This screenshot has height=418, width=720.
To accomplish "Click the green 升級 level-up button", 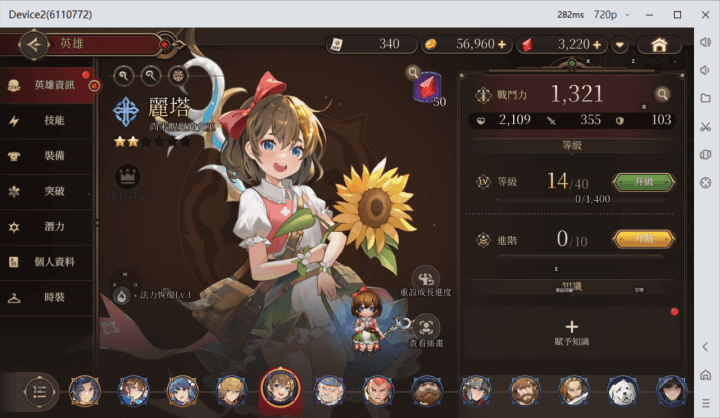I will tap(643, 182).
